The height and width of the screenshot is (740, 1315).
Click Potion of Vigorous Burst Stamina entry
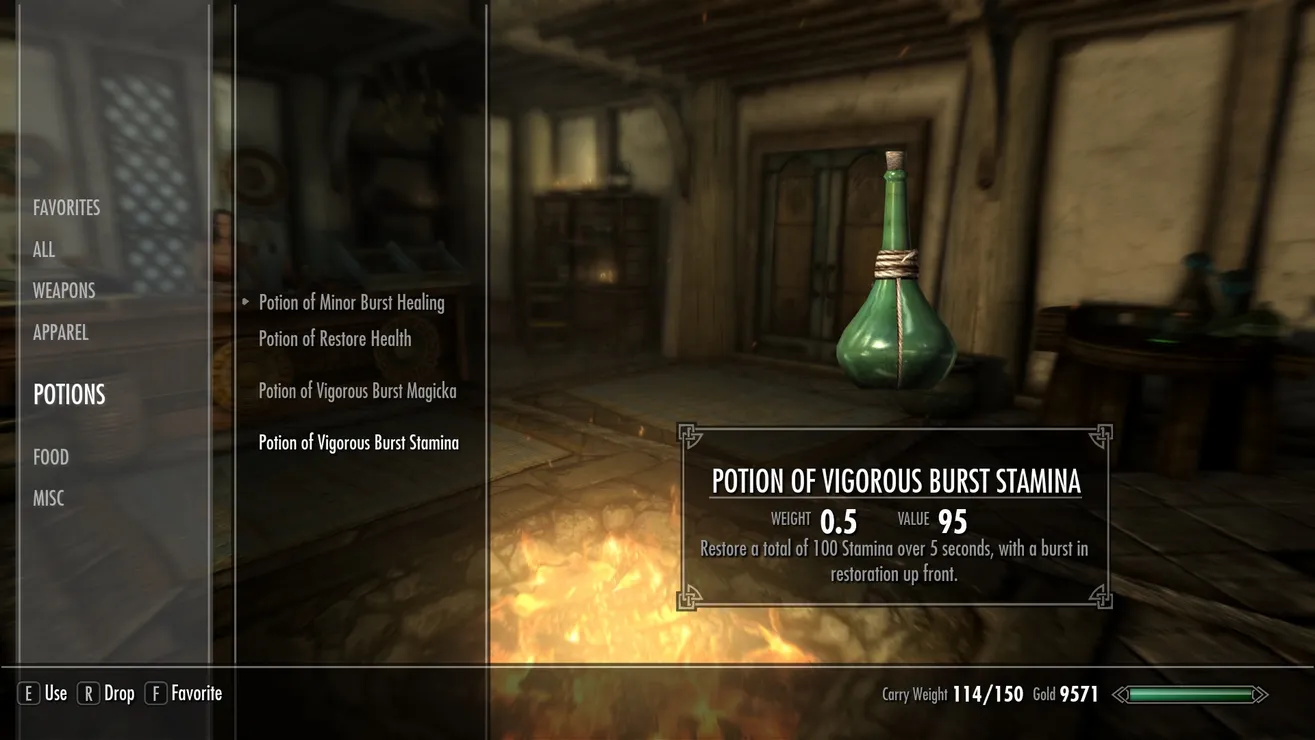click(358, 443)
